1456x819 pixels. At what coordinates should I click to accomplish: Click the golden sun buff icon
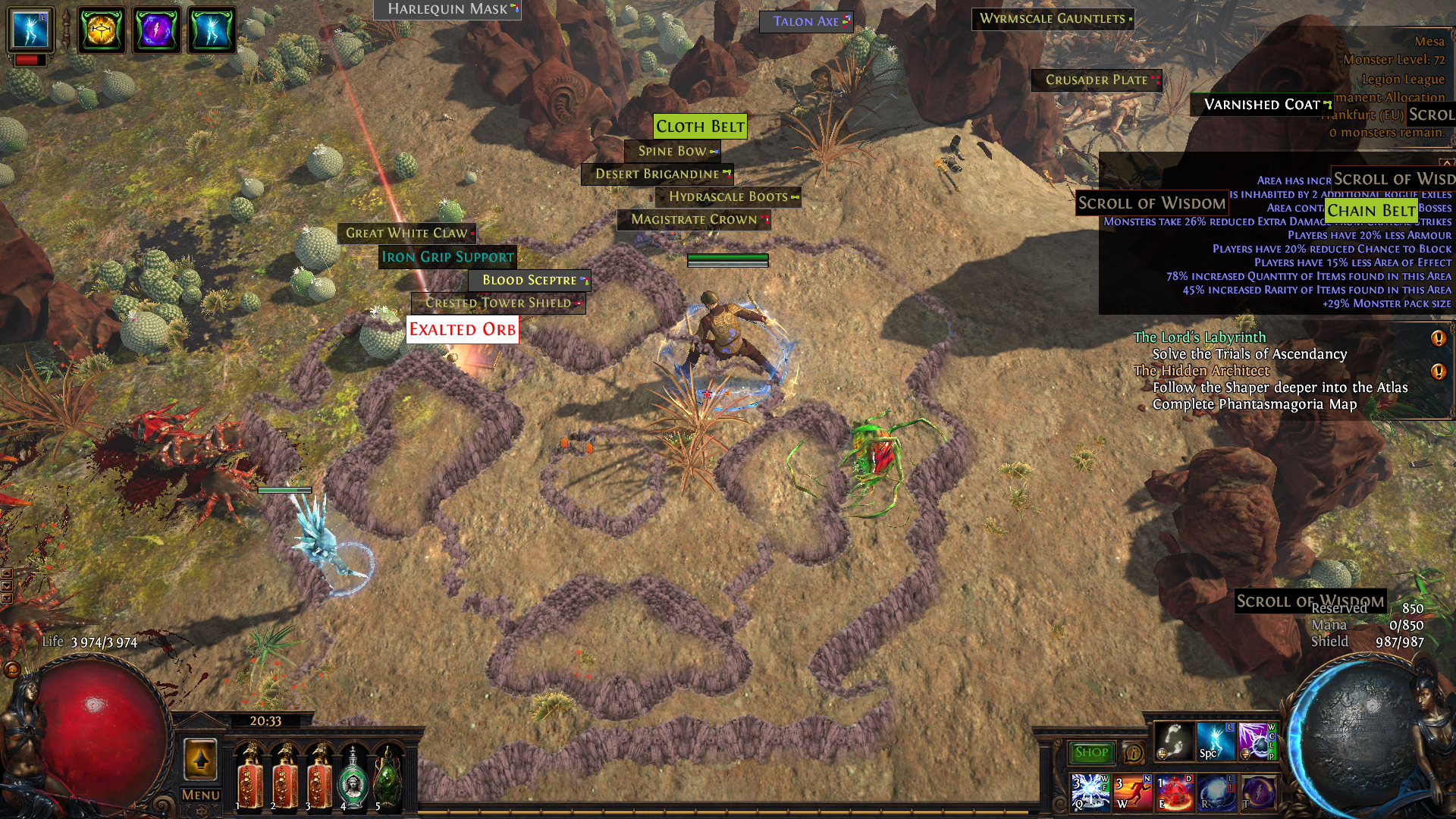click(101, 31)
